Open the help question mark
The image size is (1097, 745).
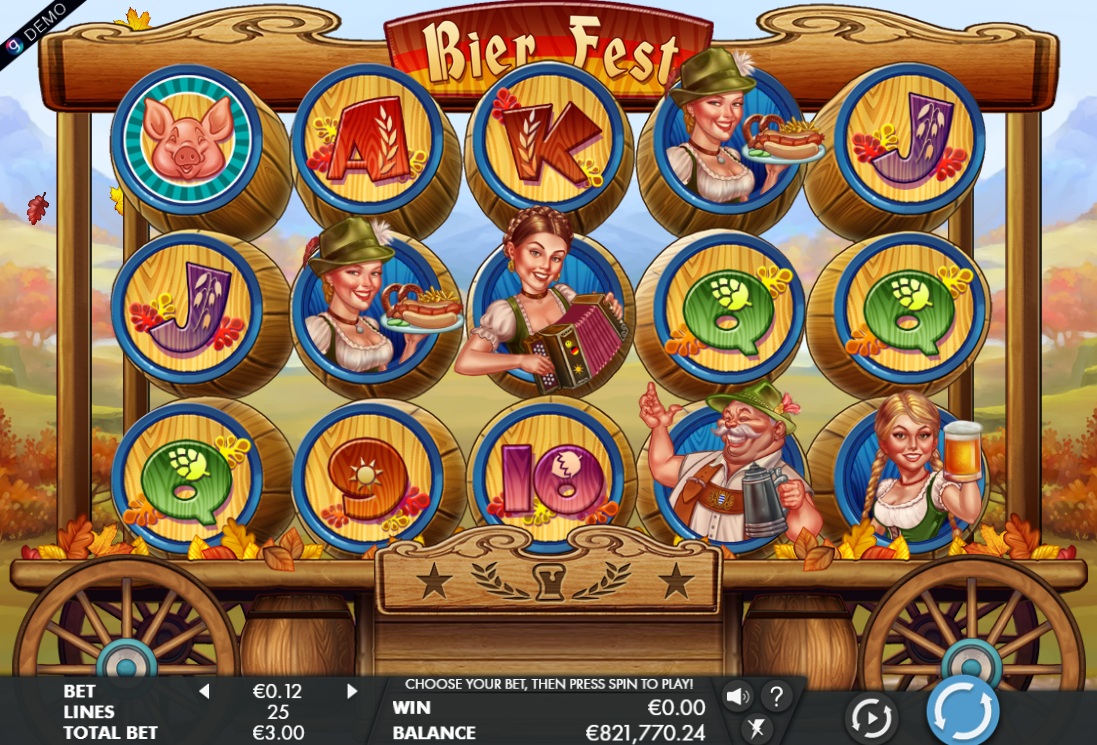tap(776, 695)
